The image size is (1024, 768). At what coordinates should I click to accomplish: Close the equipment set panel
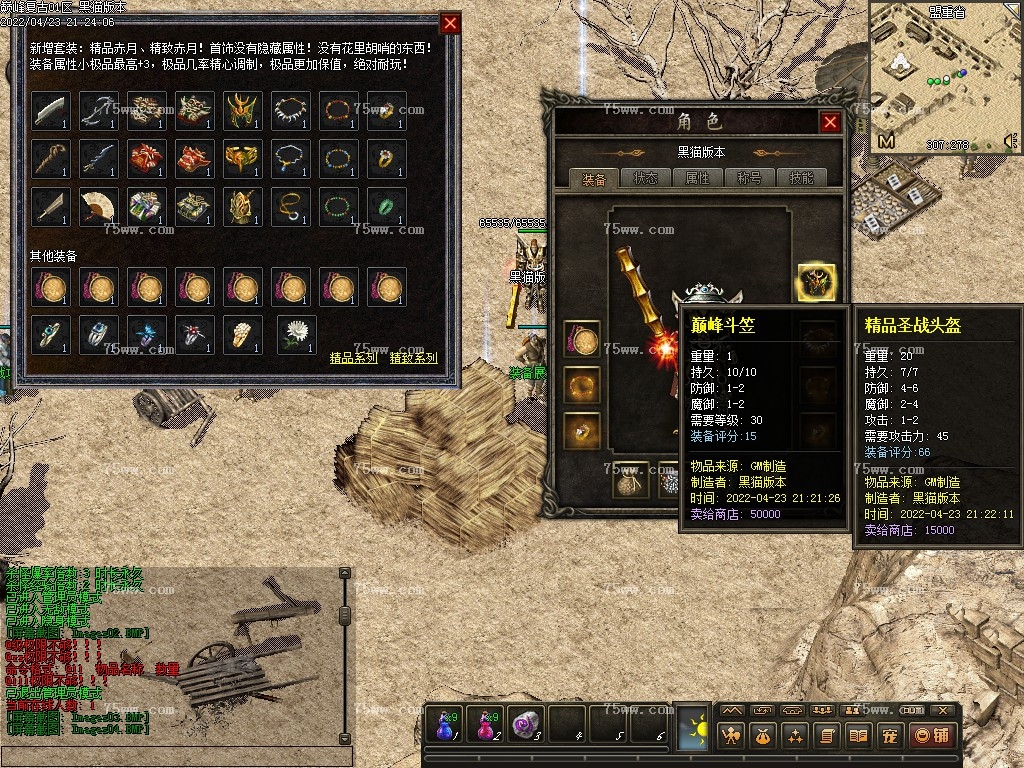coord(451,23)
